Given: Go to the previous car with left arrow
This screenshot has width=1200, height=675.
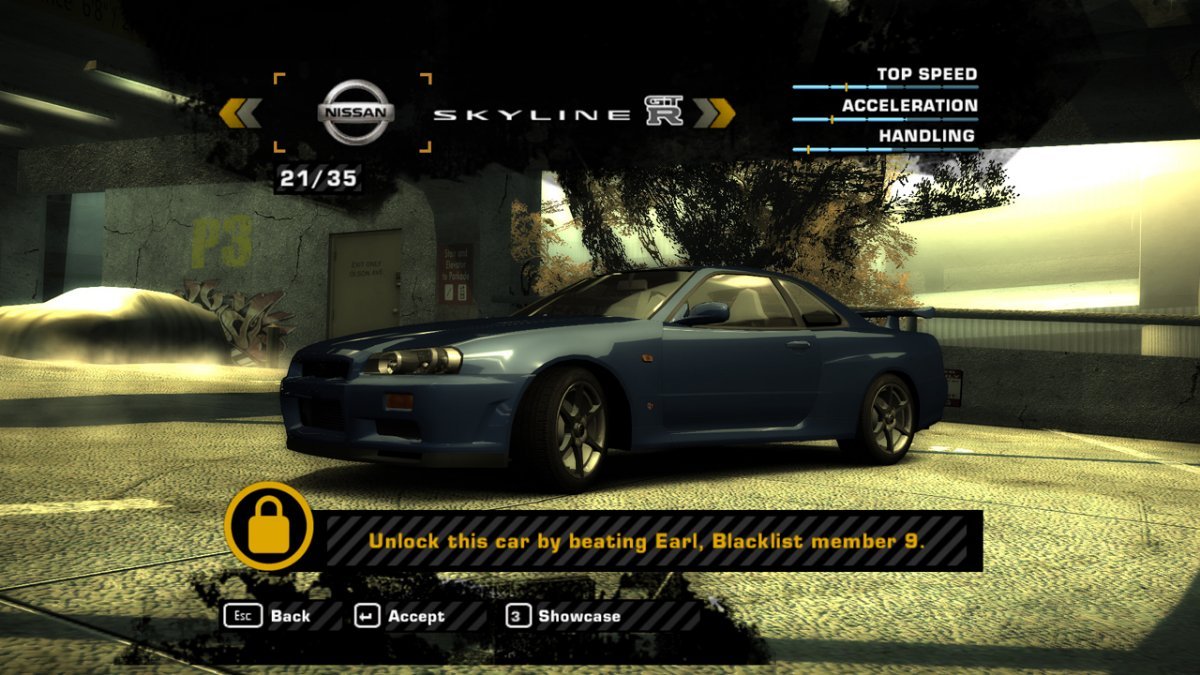Looking at the screenshot, I should (x=240, y=113).
